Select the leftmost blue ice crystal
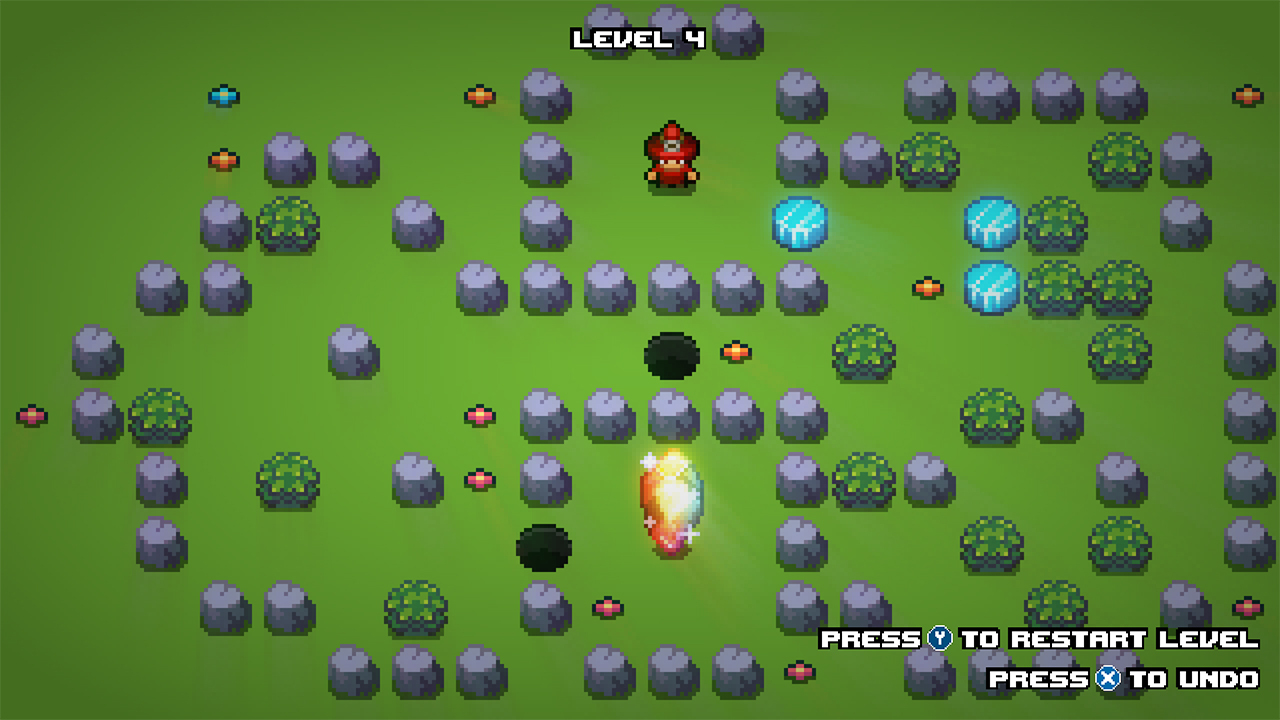Viewport: 1280px width, 720px height. (798, 224)
